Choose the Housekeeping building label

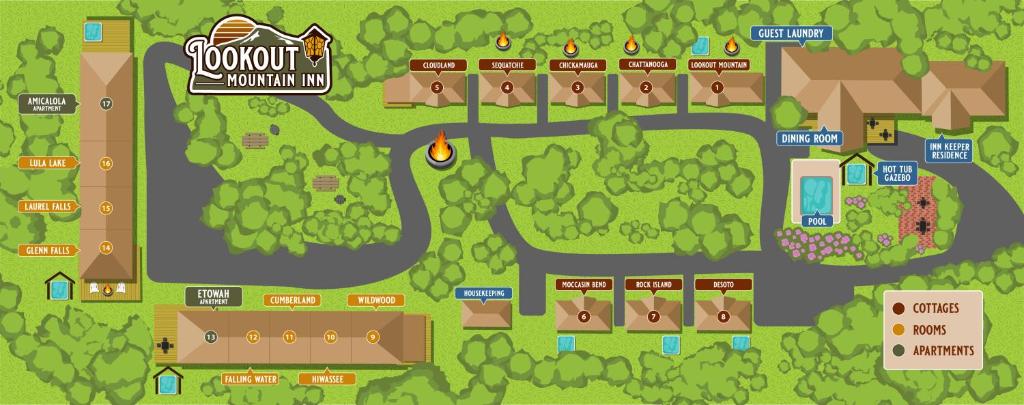coord(485,294)
